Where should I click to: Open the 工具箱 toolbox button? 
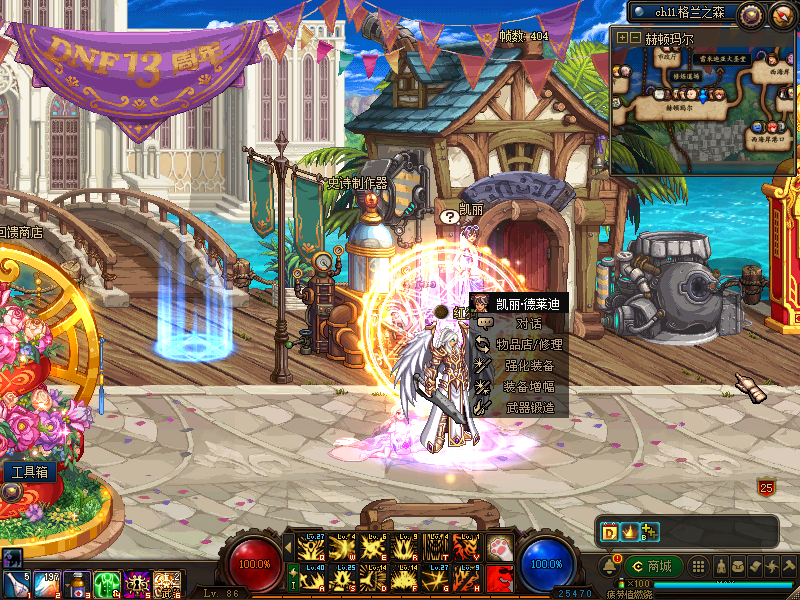tap(29, 472)
